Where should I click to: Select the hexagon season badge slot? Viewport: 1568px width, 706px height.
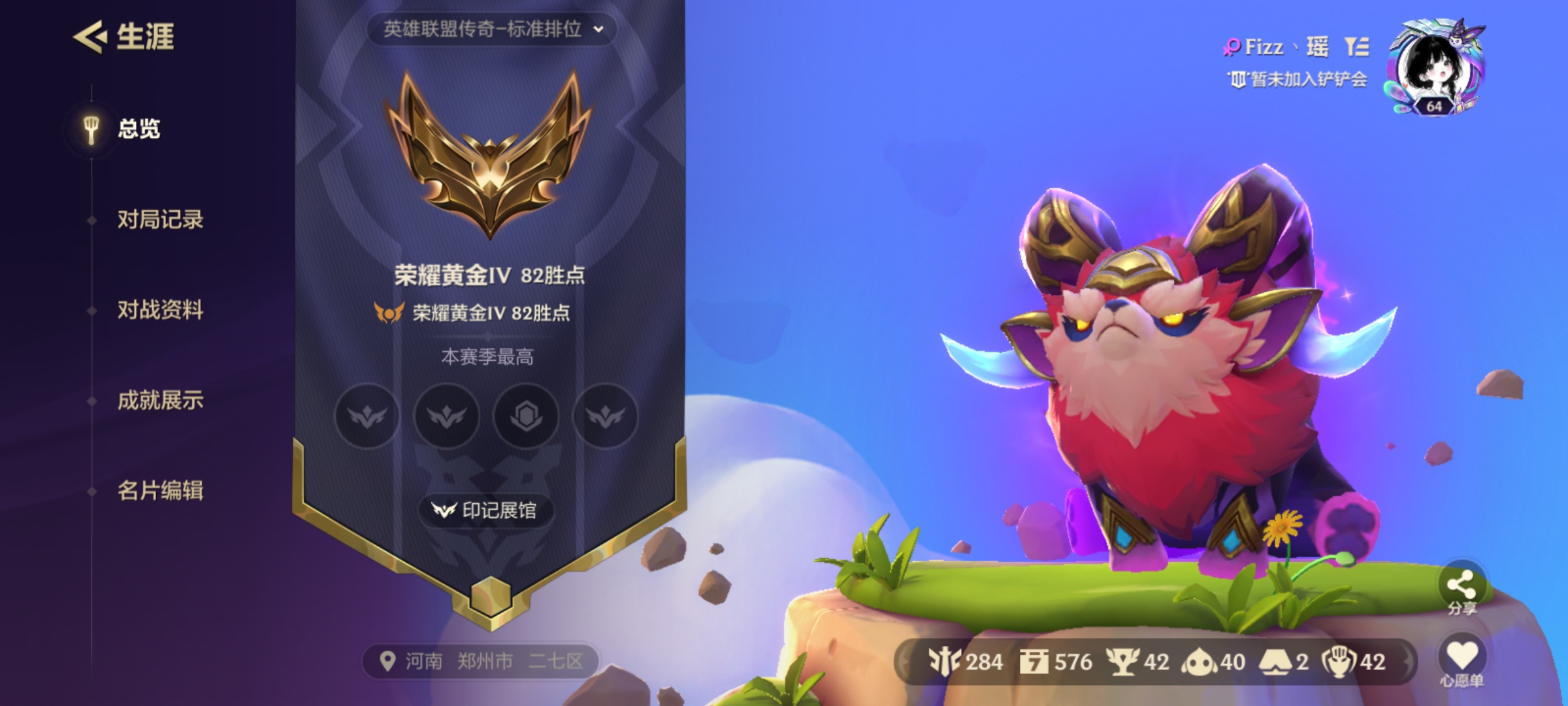coord(526,416)
